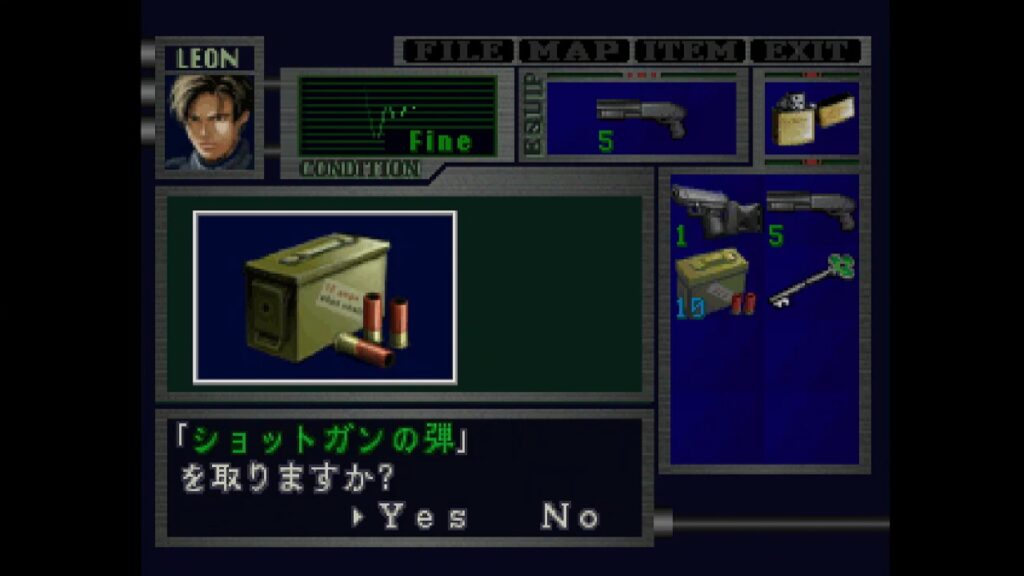Switch to the MAP tab
The image size is (1024, 576).
tap(574, 51)
